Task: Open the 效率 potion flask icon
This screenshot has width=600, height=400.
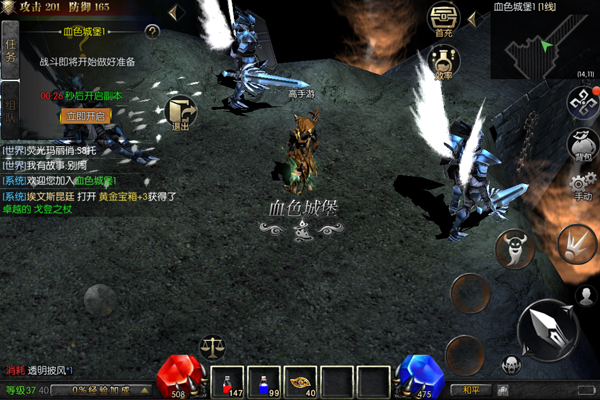Action: [x=443, y=62]
